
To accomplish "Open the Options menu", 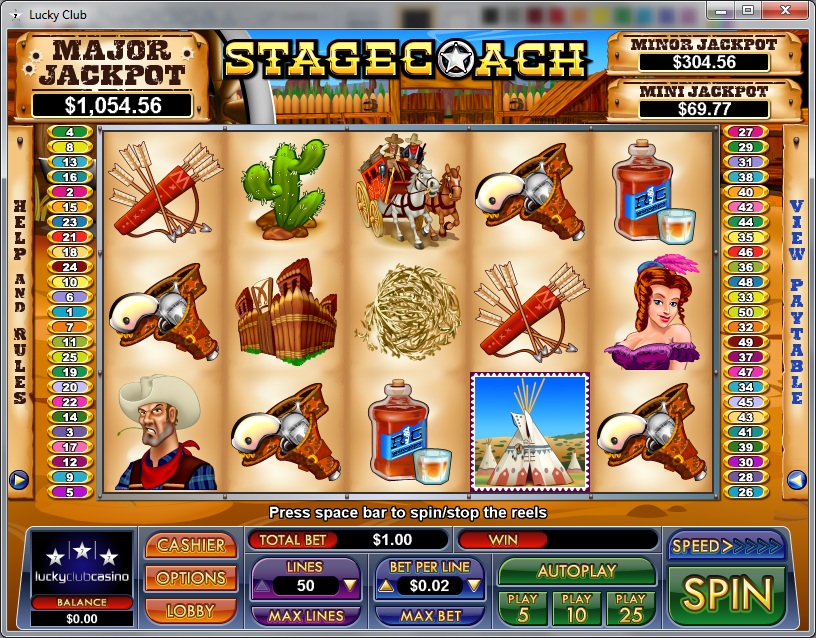I will 190,577.
